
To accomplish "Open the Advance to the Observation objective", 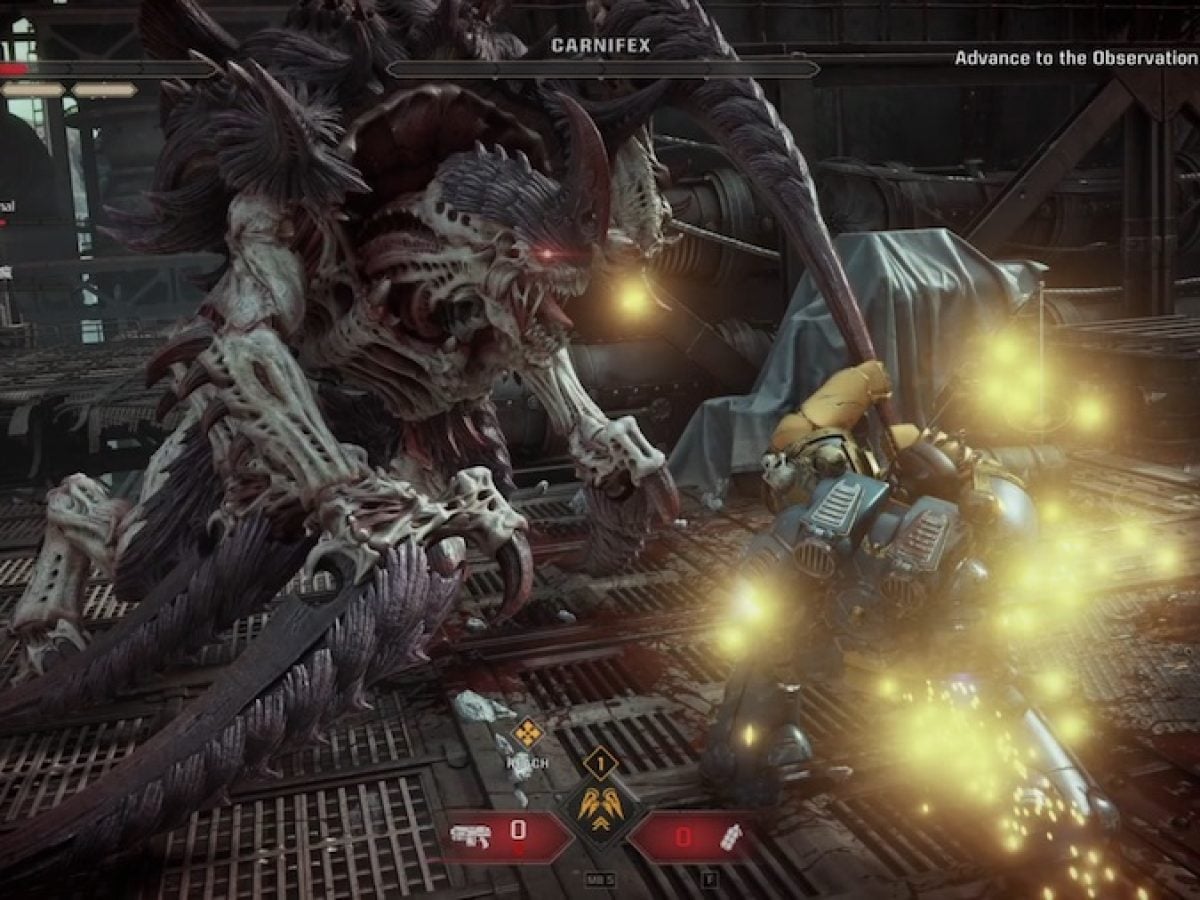I will coord(1076,58).
